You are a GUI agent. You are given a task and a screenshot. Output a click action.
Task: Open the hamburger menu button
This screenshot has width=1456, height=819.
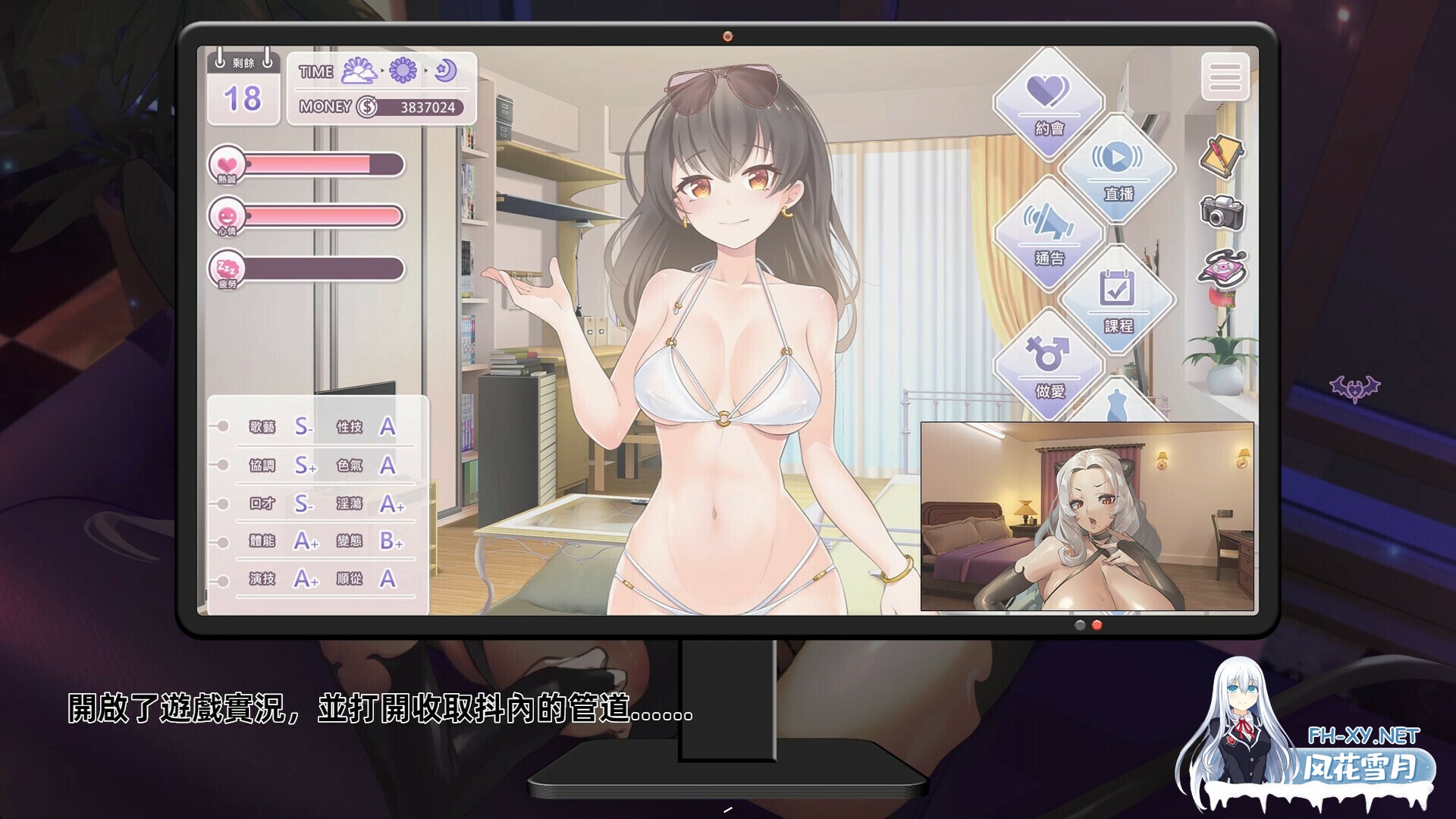(1225, 77)
